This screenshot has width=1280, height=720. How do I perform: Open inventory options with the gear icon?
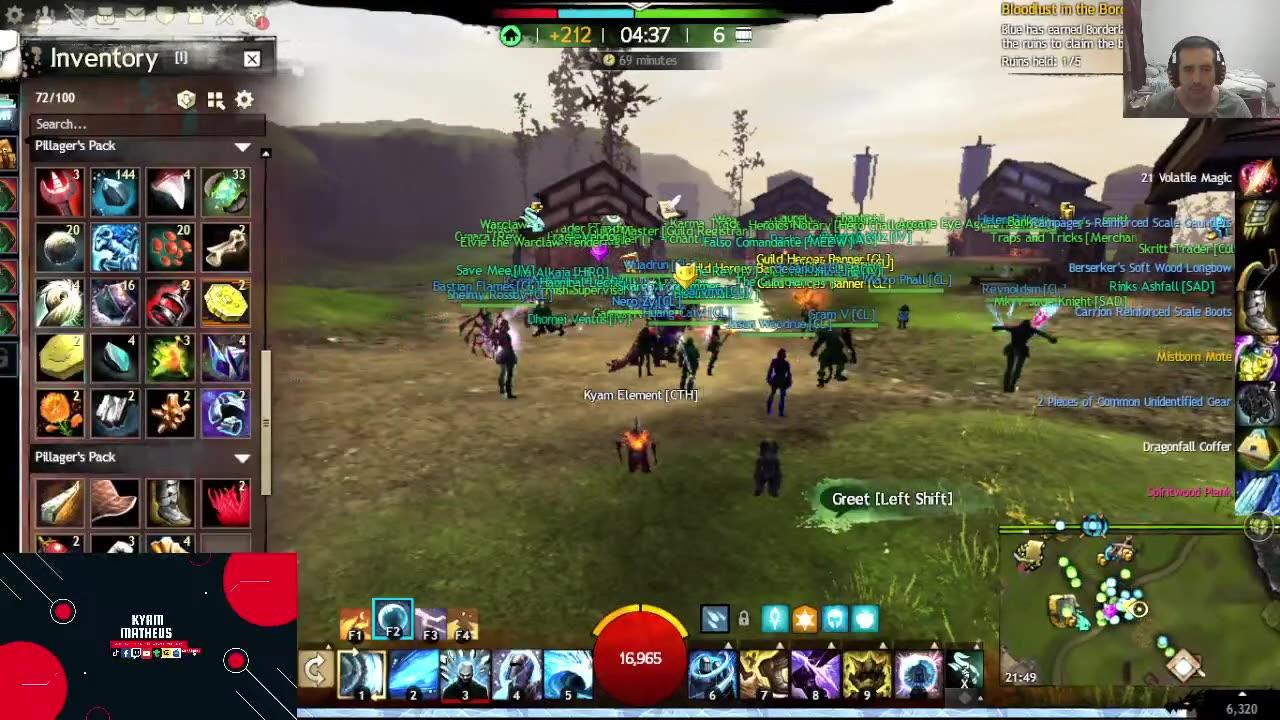242,99
